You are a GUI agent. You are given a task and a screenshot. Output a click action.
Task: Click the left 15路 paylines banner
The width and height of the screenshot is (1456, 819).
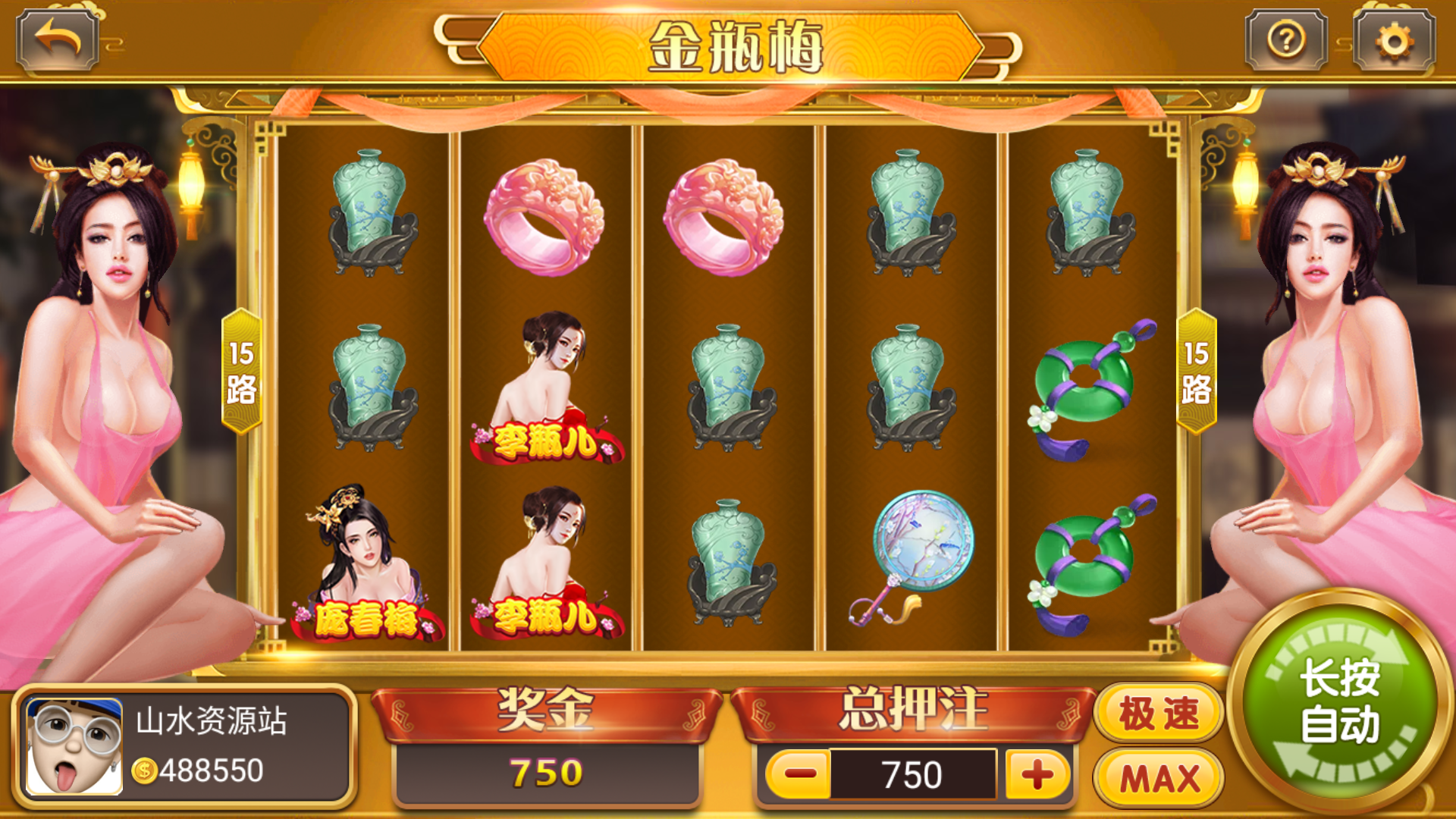[241, 372]
